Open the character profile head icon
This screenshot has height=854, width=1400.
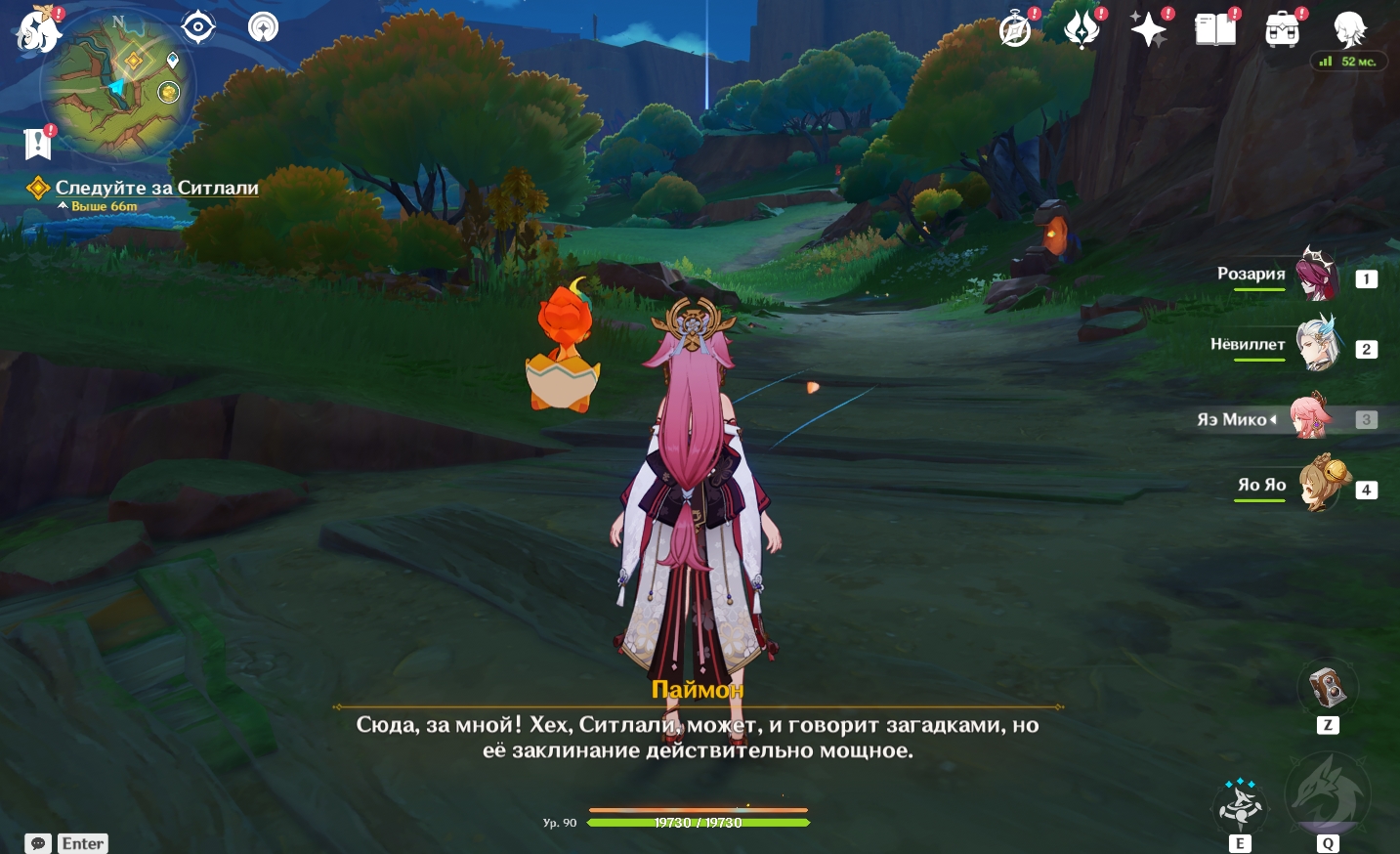(x=1350, y=30)
